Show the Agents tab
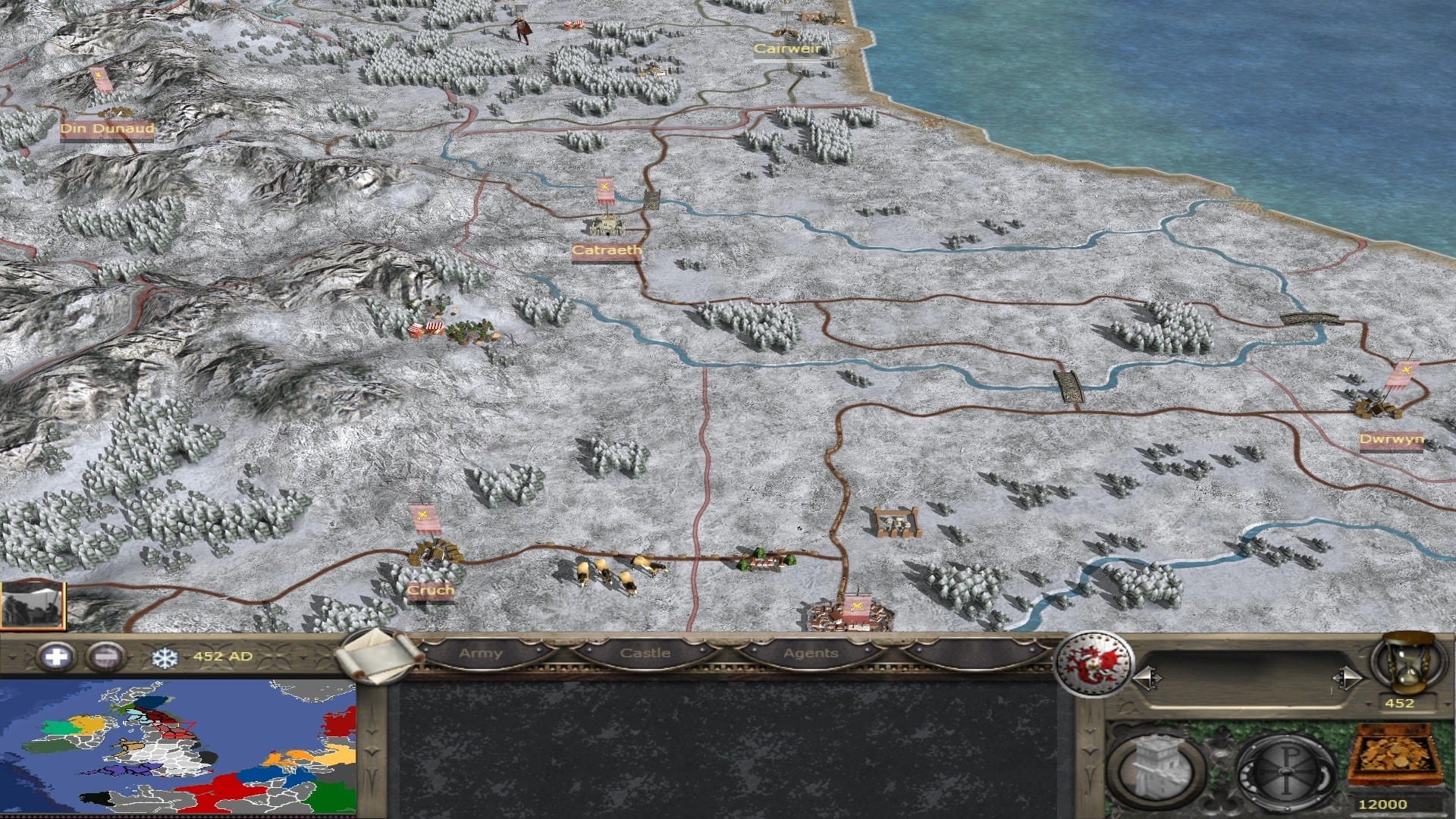This screenshot has width=1456, height=819. coord(811,654)
